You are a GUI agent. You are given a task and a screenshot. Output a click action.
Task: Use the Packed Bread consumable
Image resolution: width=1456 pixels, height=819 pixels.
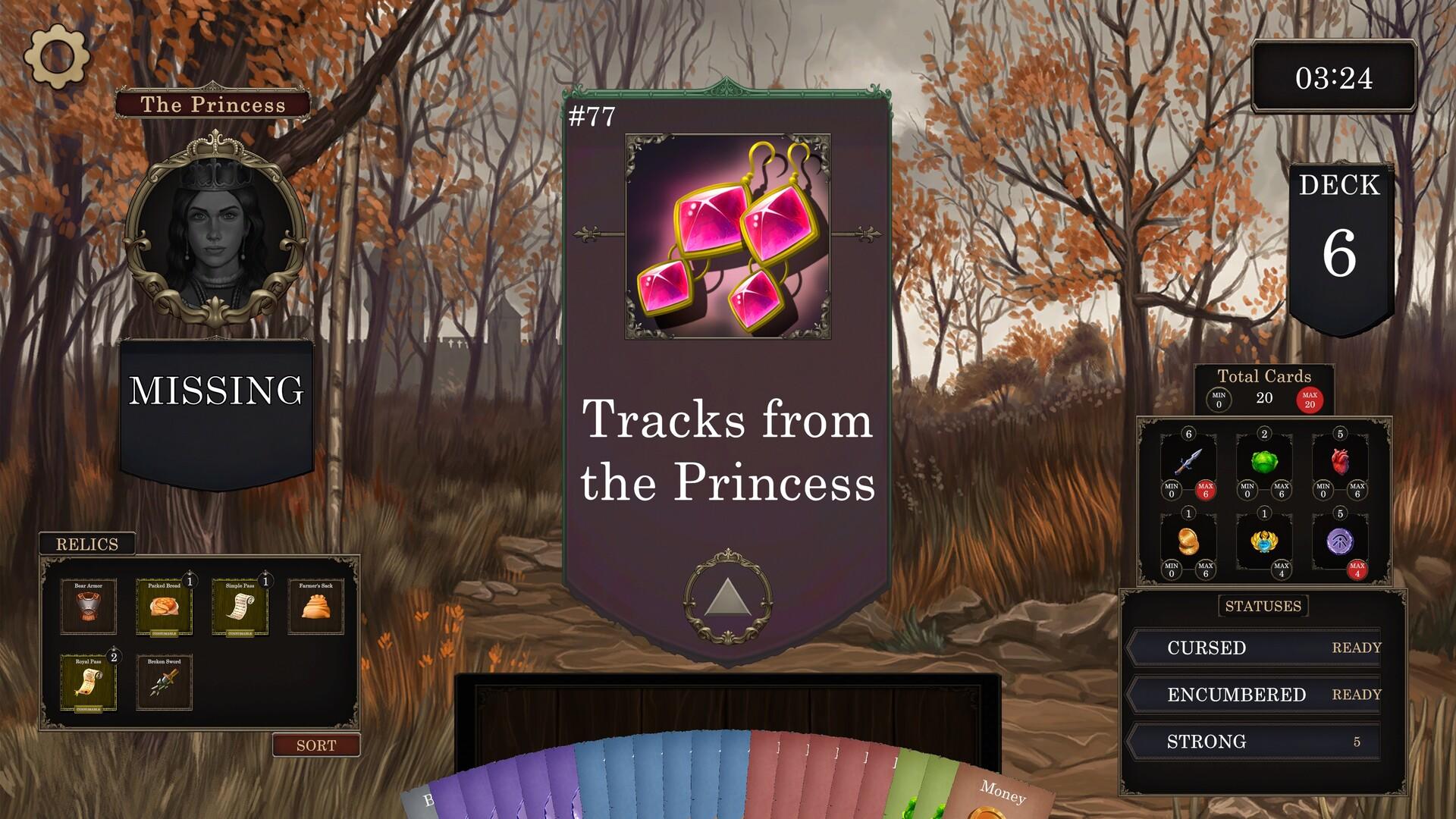pyautogui.click(x=165, y=607)
